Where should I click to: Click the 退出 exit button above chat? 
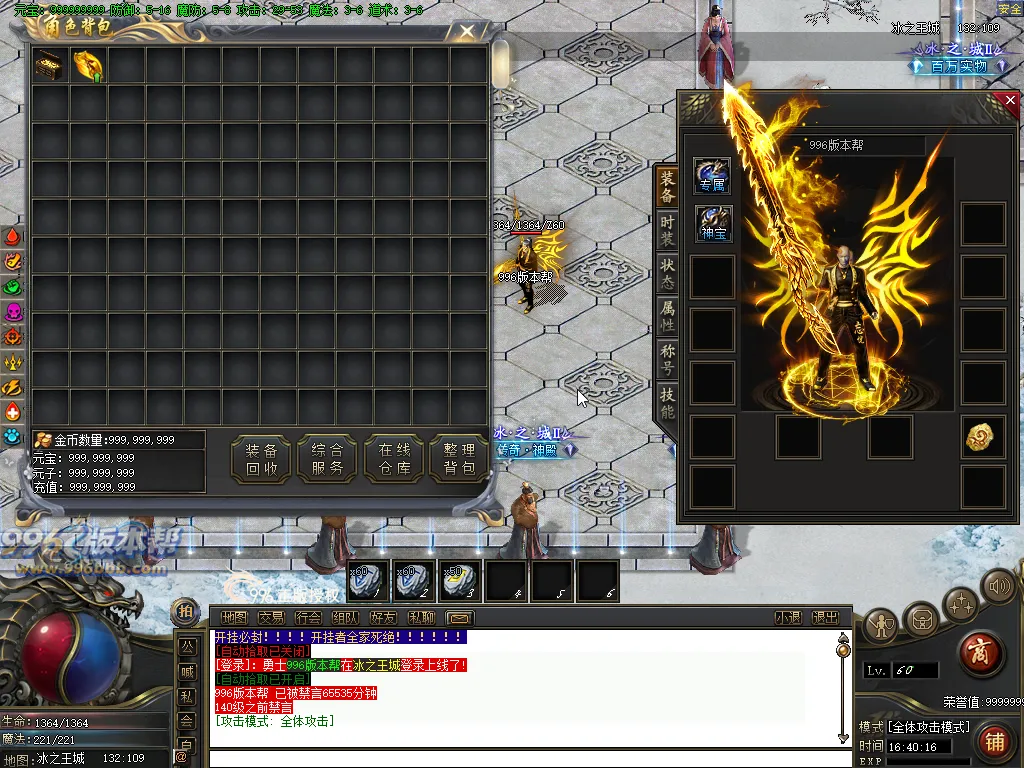pos(825,618)
